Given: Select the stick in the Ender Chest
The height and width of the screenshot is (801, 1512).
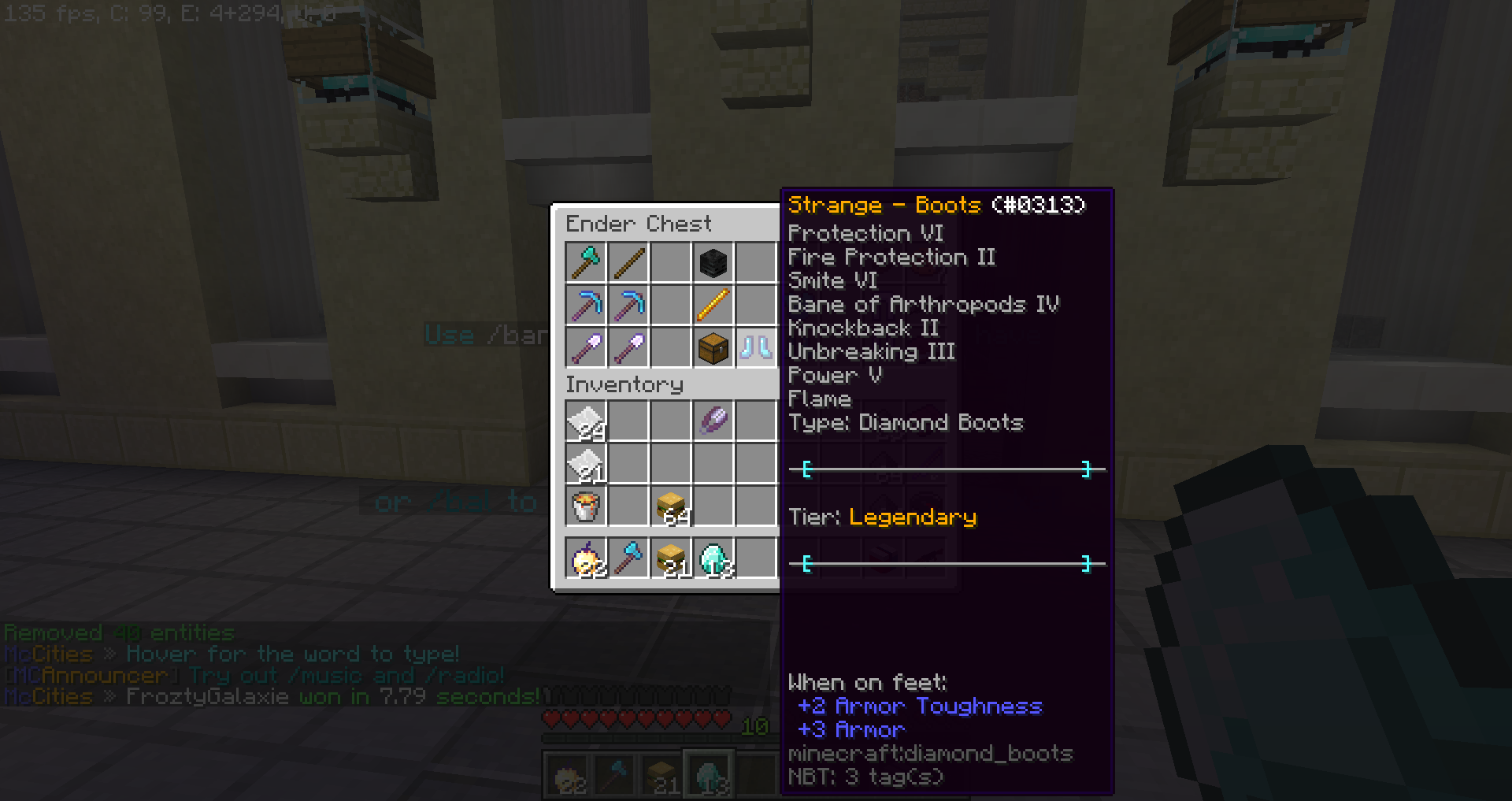Looking at the screenshot, I should (x=628, y=262).
